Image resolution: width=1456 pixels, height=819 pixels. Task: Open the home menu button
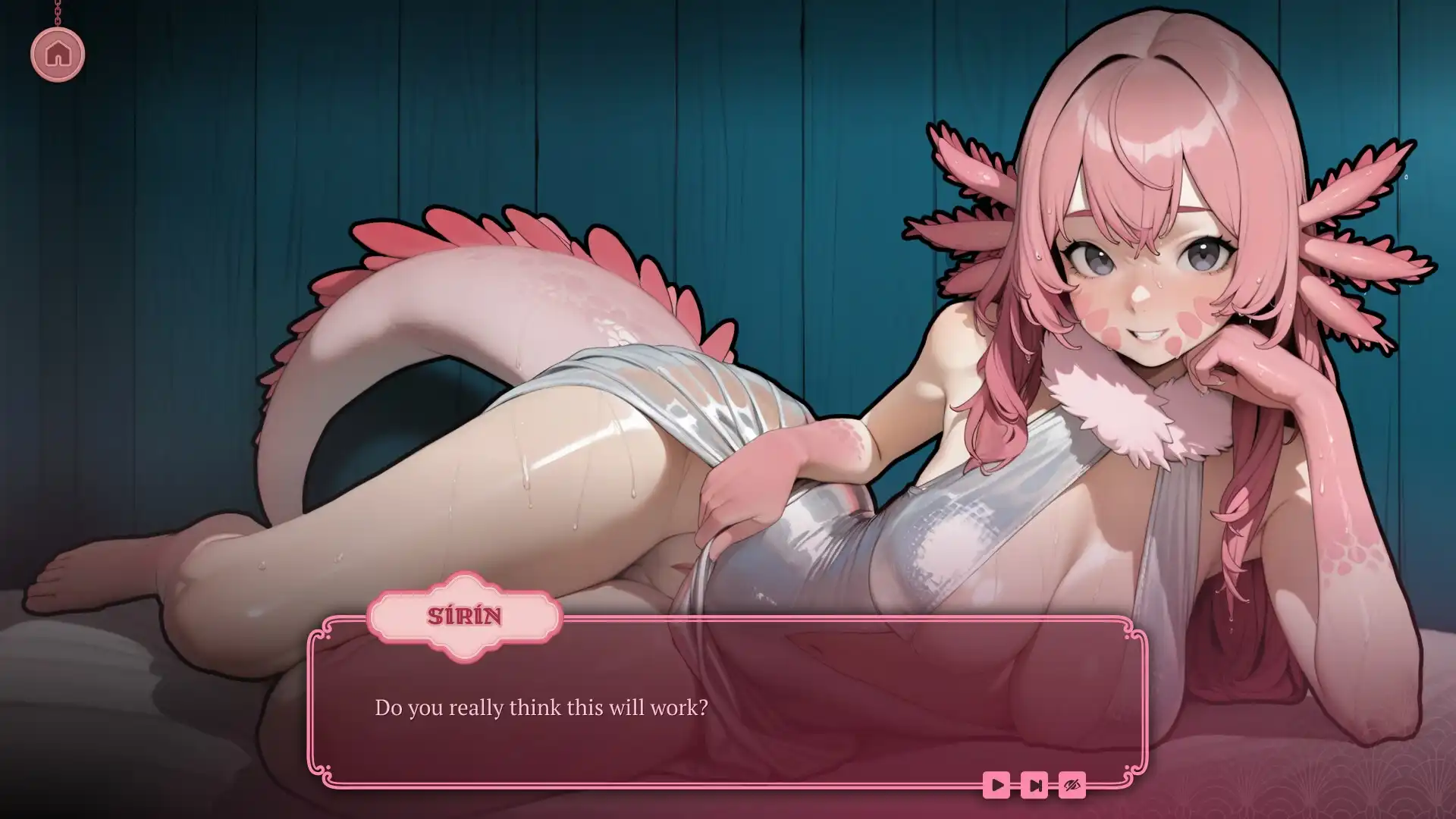(58, 55)
